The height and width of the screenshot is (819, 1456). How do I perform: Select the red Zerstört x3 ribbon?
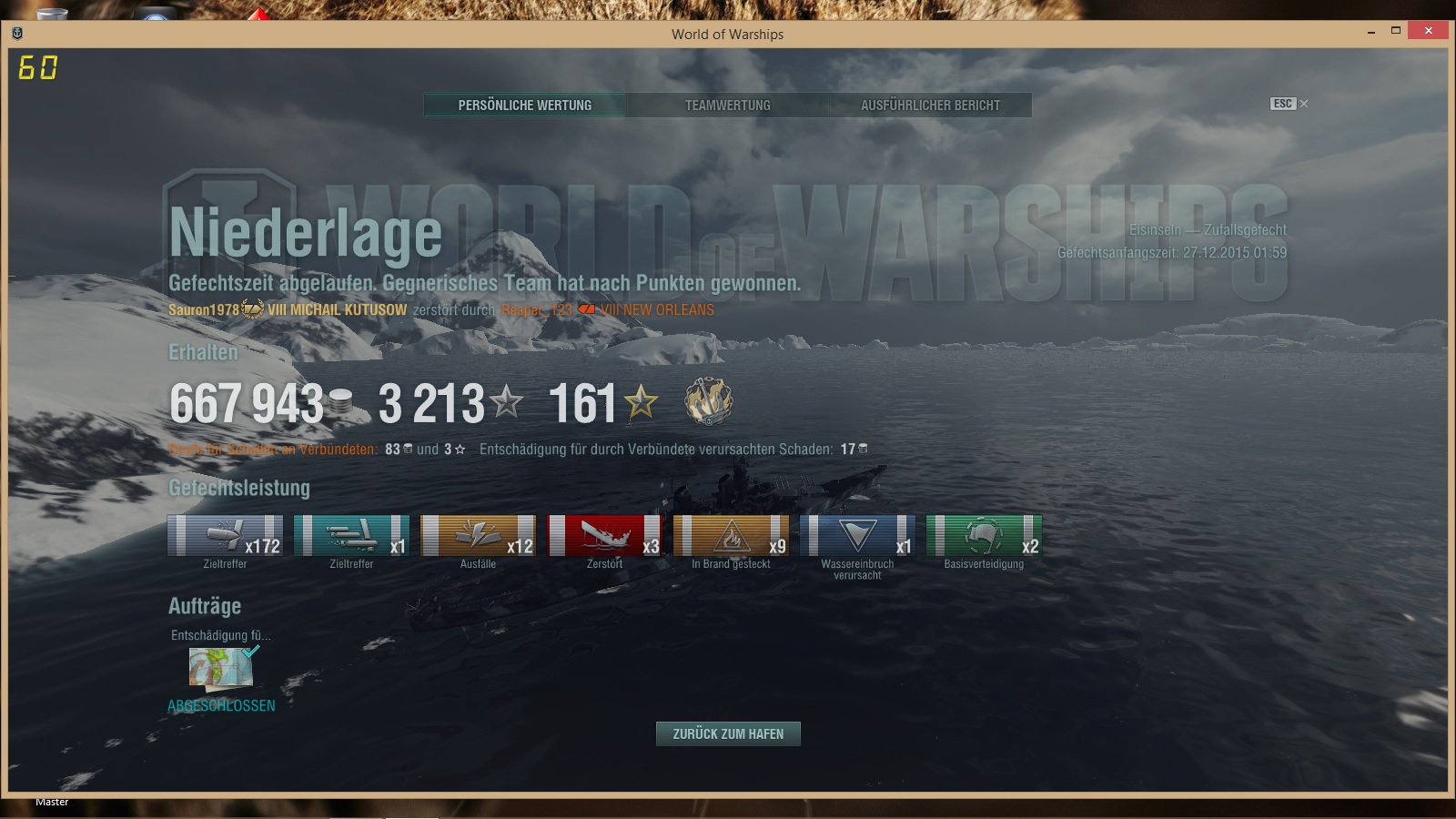click(604, 535)
